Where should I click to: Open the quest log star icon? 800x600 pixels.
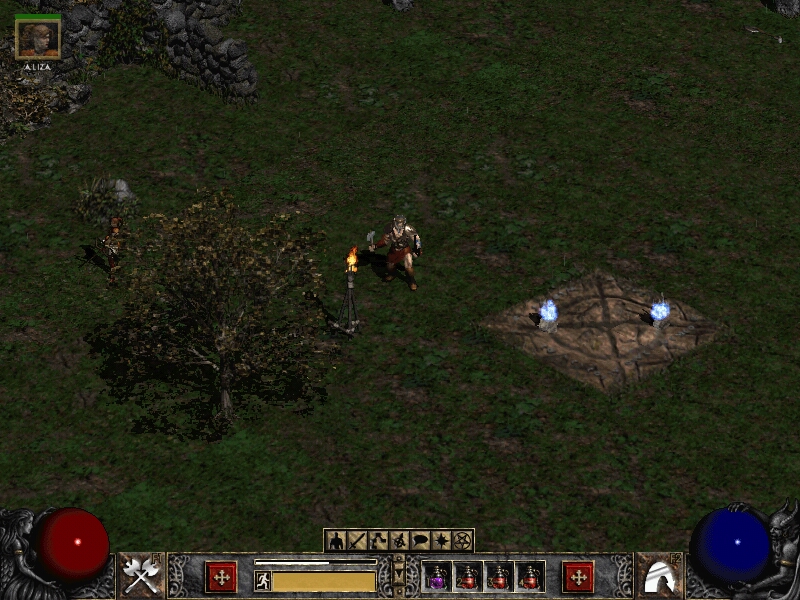click(441, 541)
